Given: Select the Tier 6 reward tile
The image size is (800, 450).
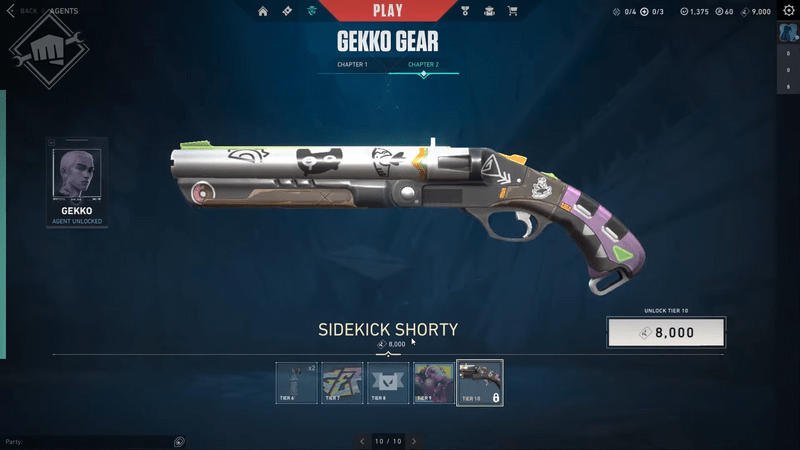Looking at the screenshot, I should (297, 383).
